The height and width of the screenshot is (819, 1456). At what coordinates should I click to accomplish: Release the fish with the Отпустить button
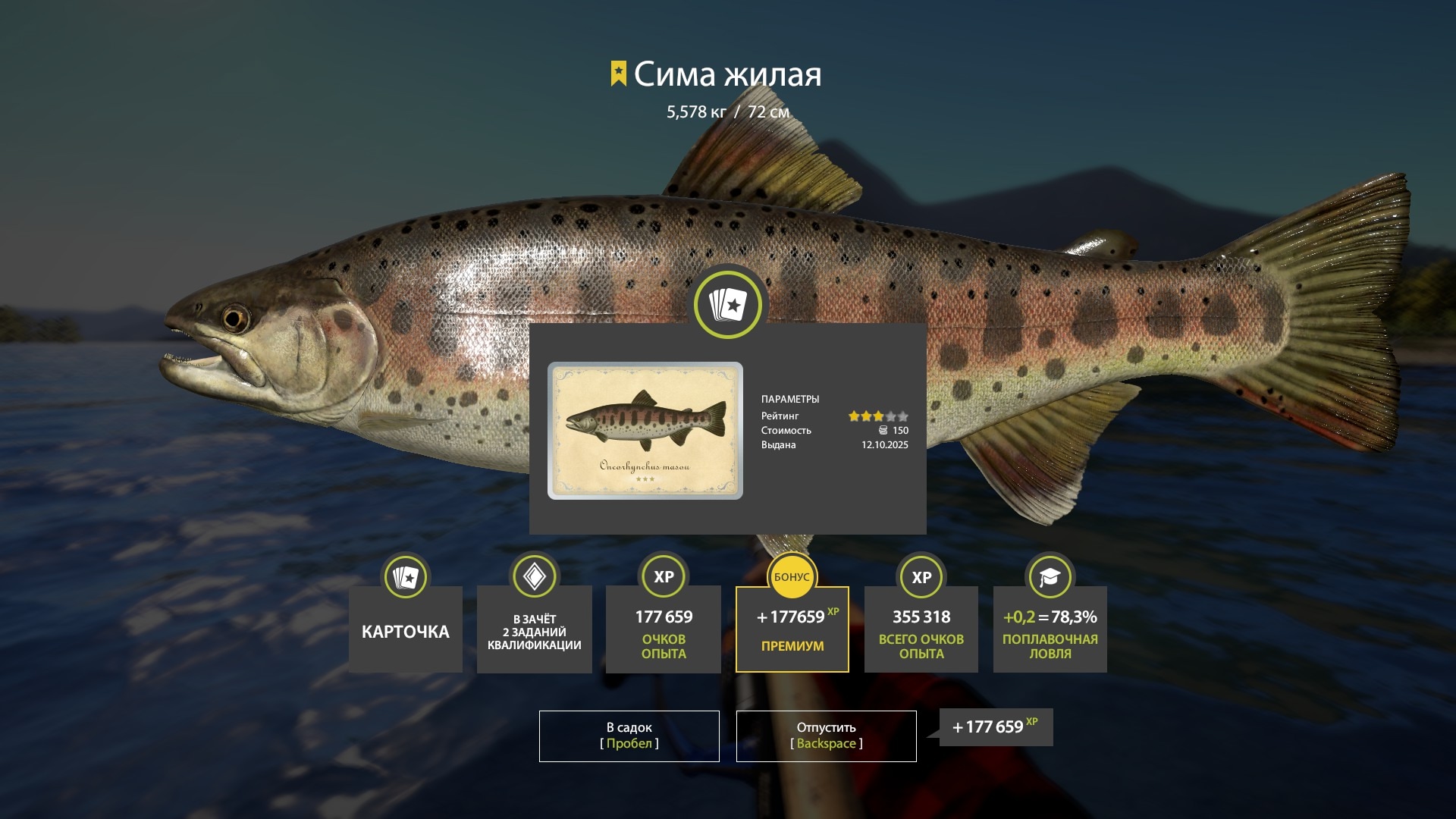pos(826,736)
